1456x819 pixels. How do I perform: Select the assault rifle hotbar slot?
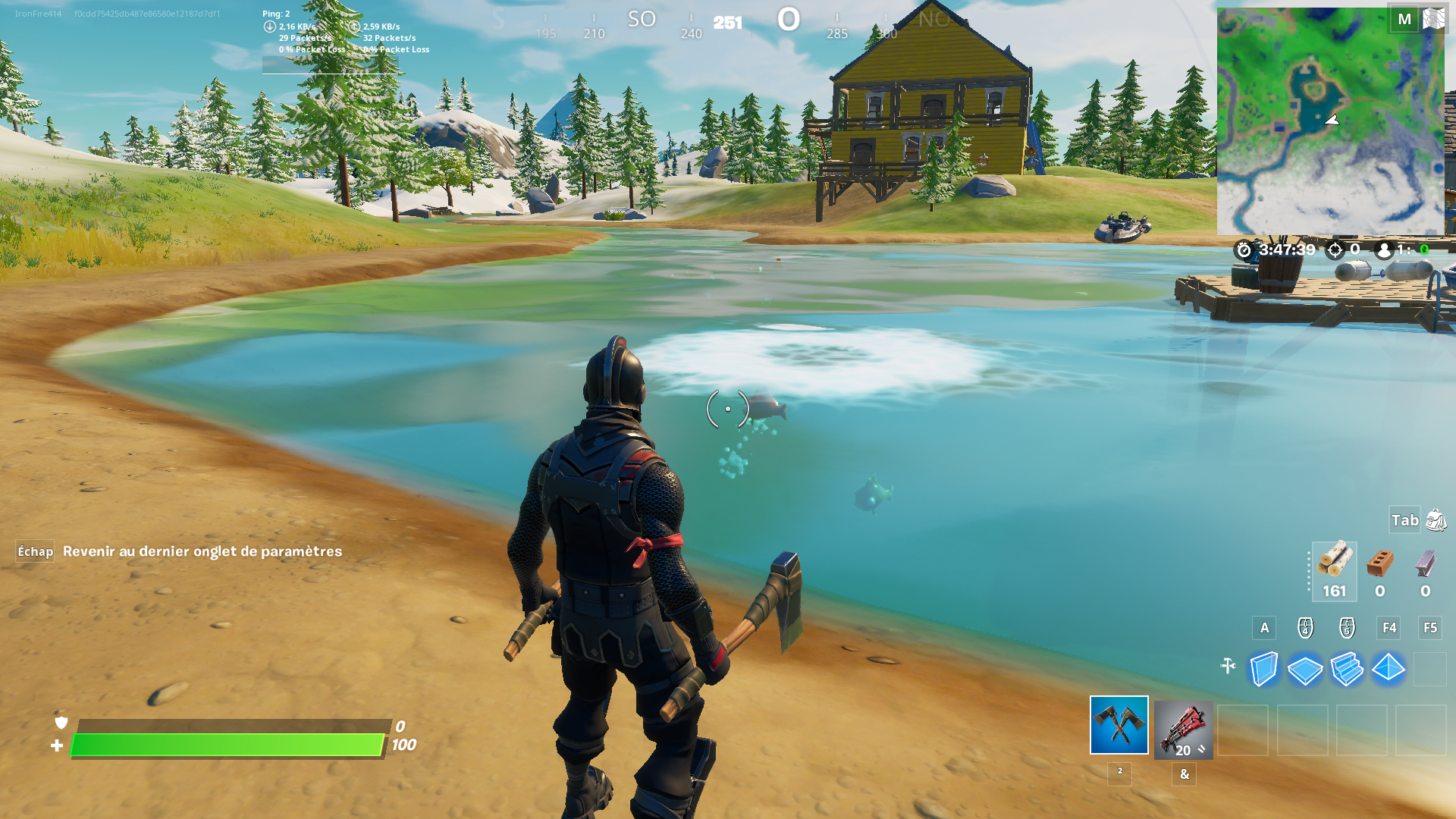tap(1183, 729)
